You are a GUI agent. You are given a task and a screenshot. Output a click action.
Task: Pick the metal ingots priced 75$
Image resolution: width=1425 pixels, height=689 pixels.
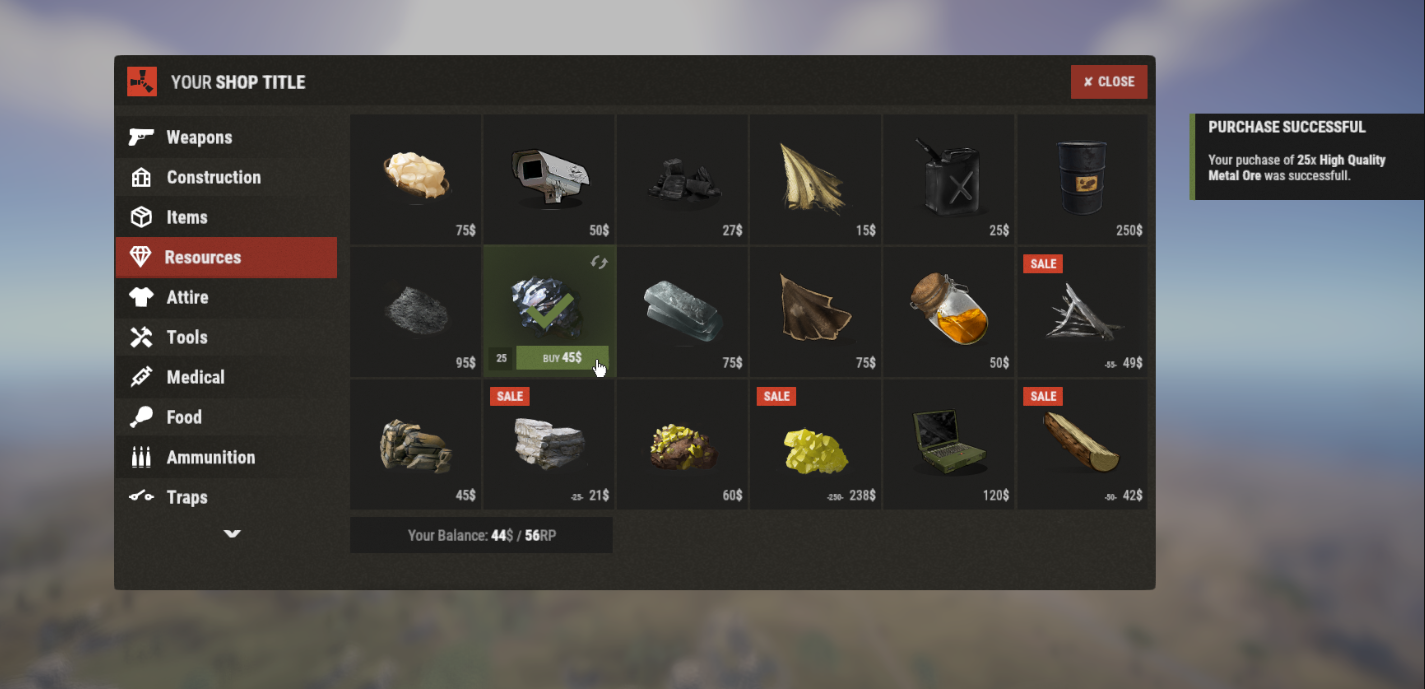tap(682, 310)
